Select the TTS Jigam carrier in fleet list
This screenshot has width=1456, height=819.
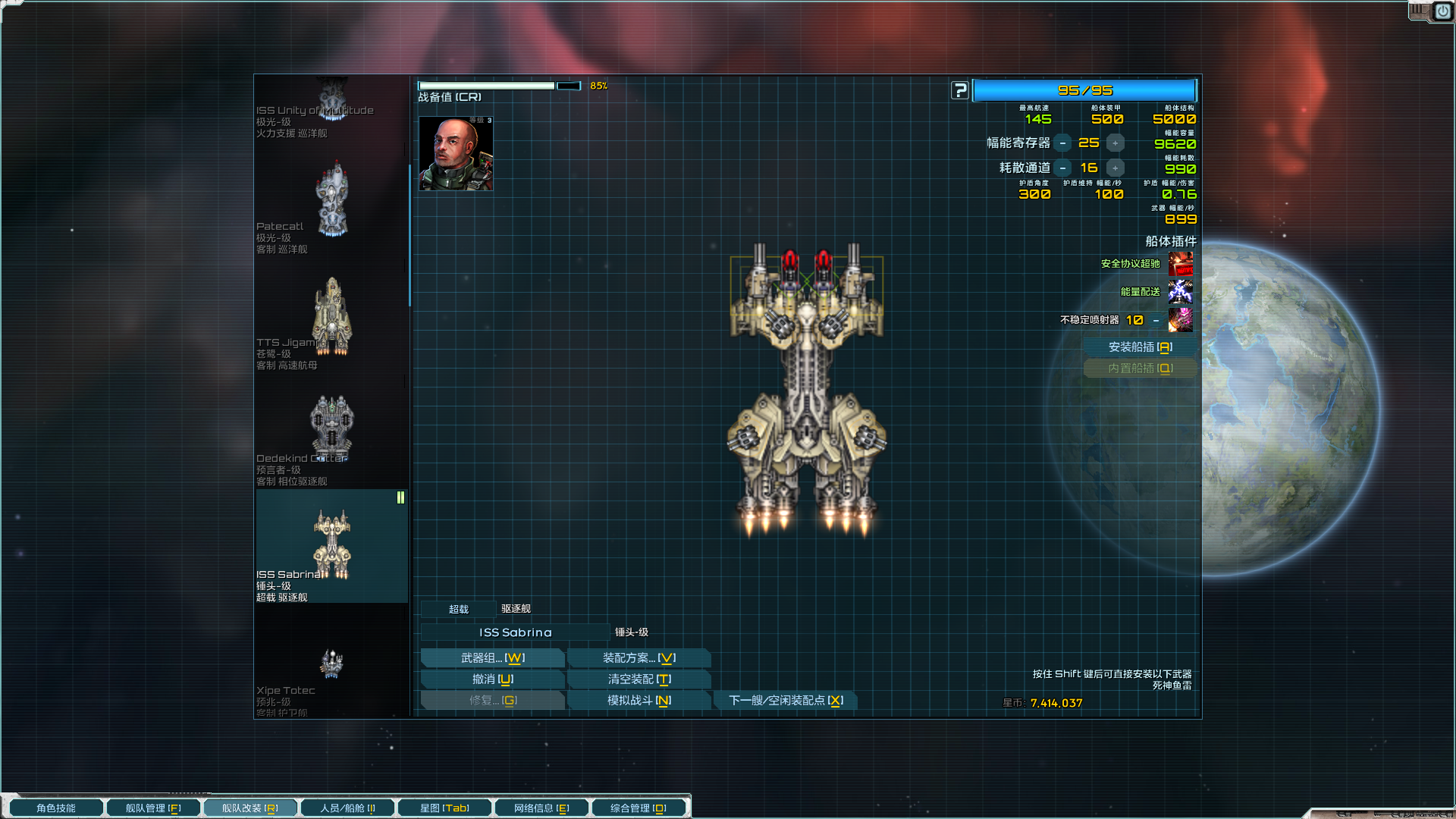pos(331,317)
